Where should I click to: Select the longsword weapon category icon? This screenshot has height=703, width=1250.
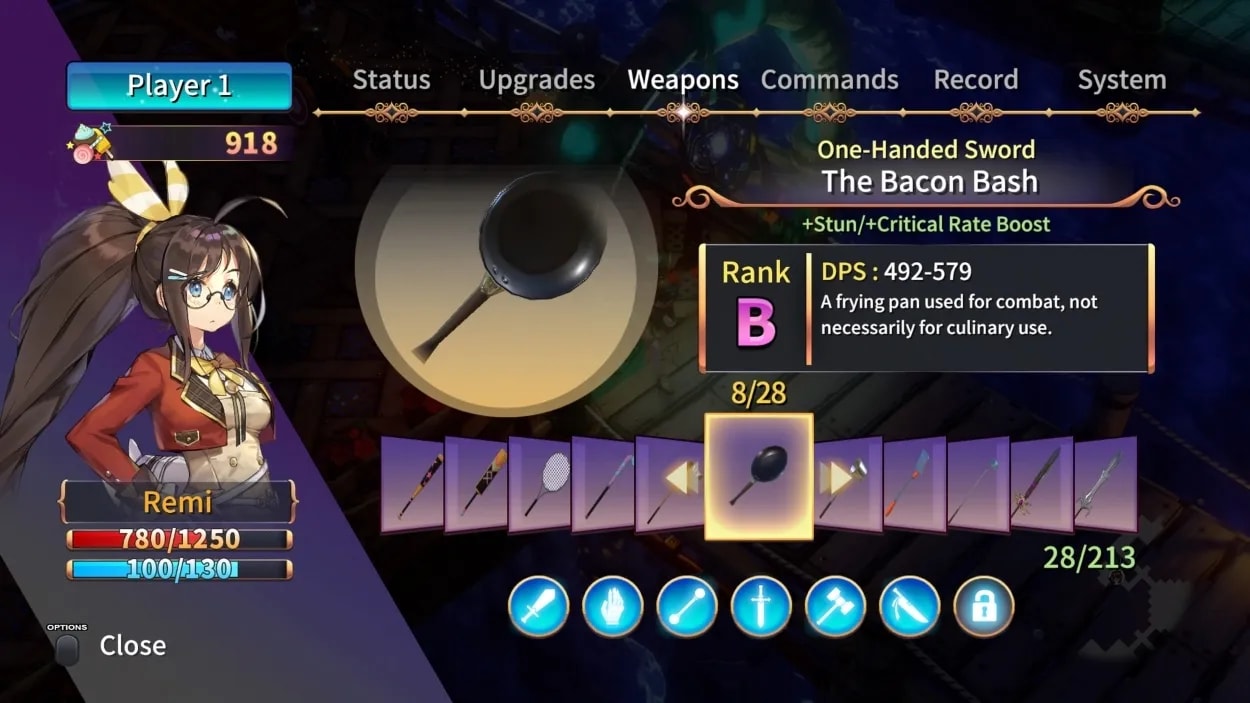tap(761, 607)
